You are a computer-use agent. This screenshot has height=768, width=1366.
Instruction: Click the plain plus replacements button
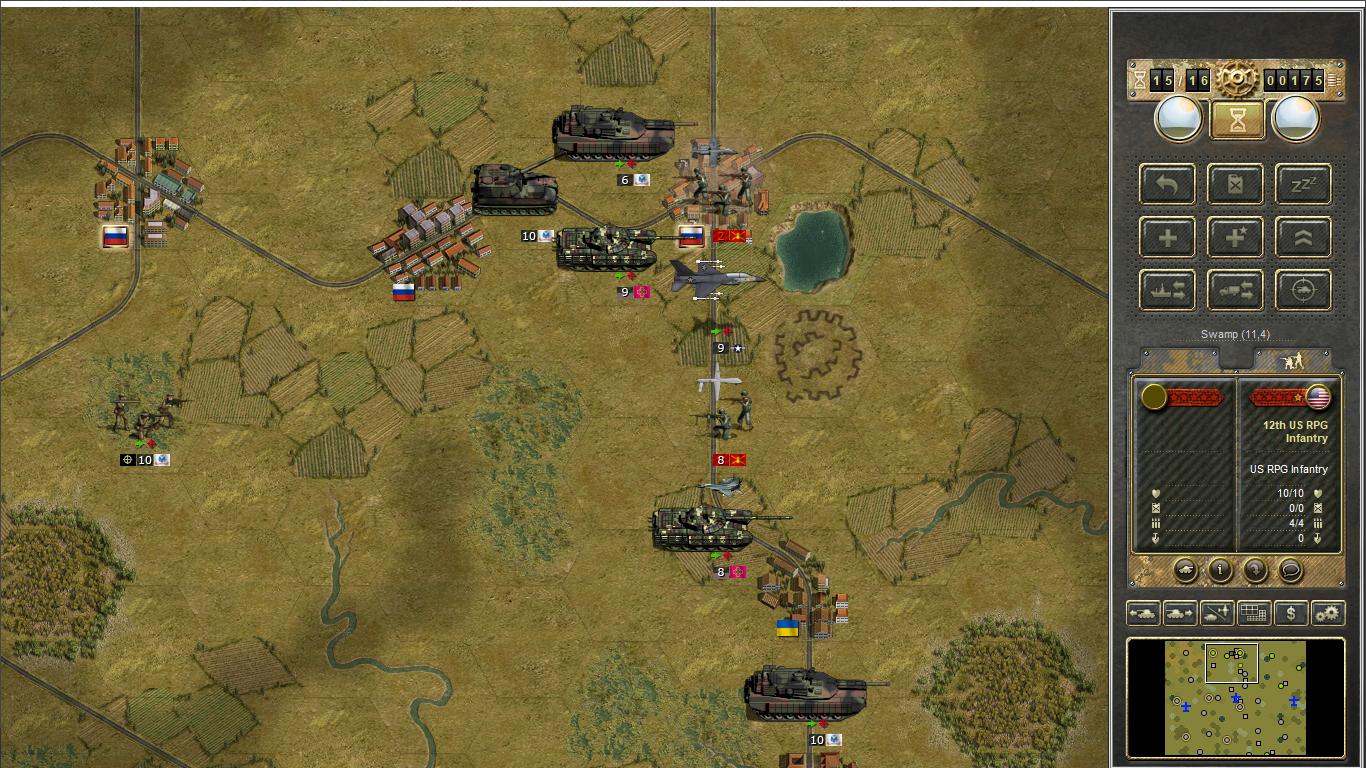(1168, 237)
